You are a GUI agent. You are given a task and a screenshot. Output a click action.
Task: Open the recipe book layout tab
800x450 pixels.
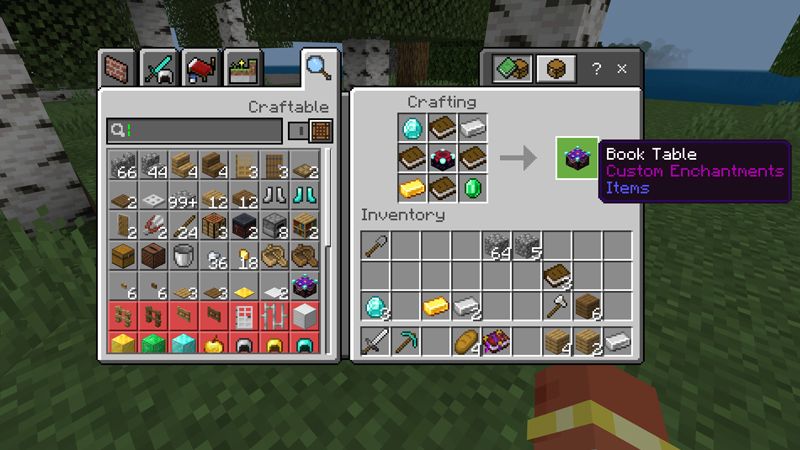[512, 69]
